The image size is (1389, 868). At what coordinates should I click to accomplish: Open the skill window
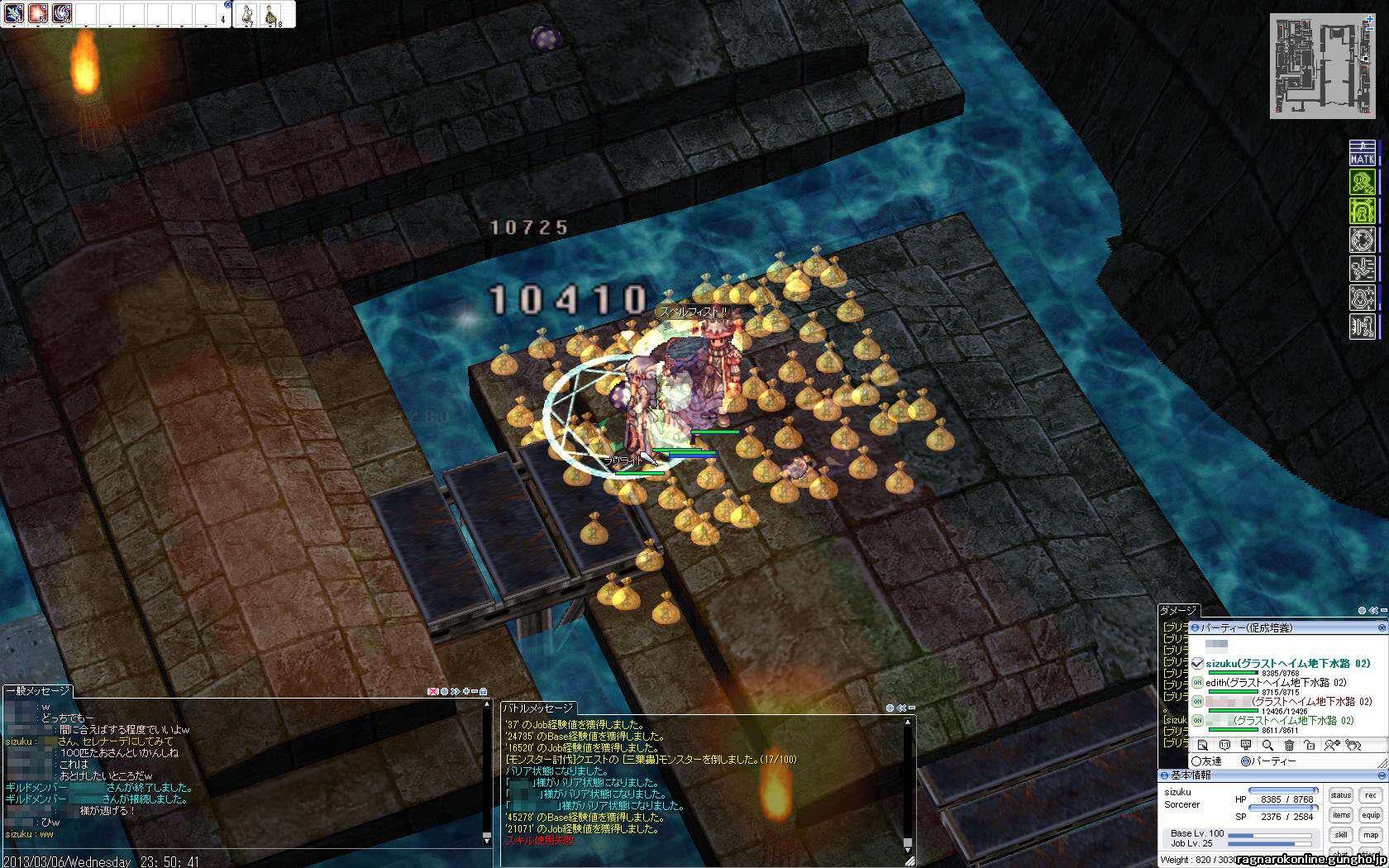[1340, 835]
